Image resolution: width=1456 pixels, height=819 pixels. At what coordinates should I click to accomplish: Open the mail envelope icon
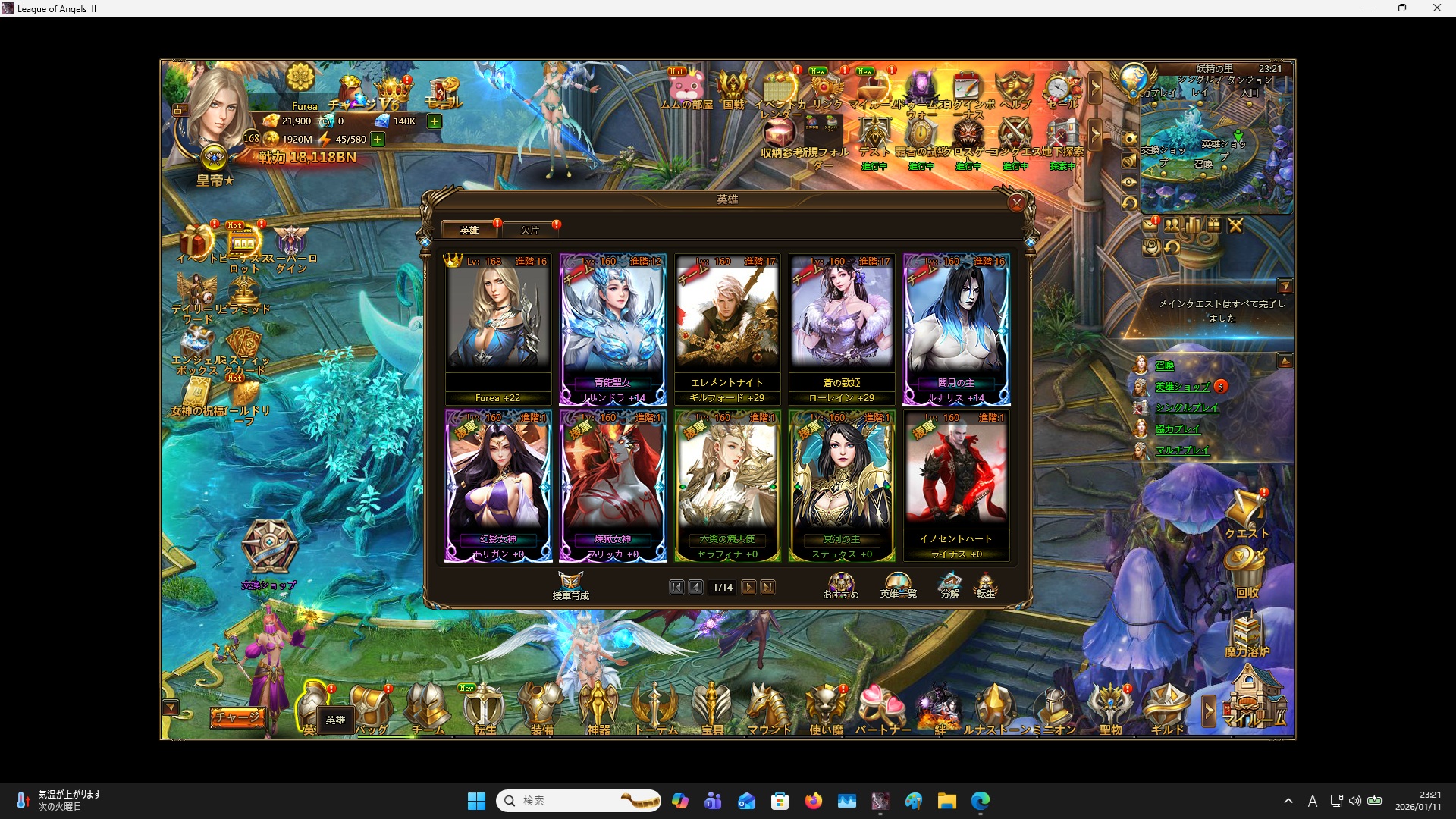(x=1150, y=225)
